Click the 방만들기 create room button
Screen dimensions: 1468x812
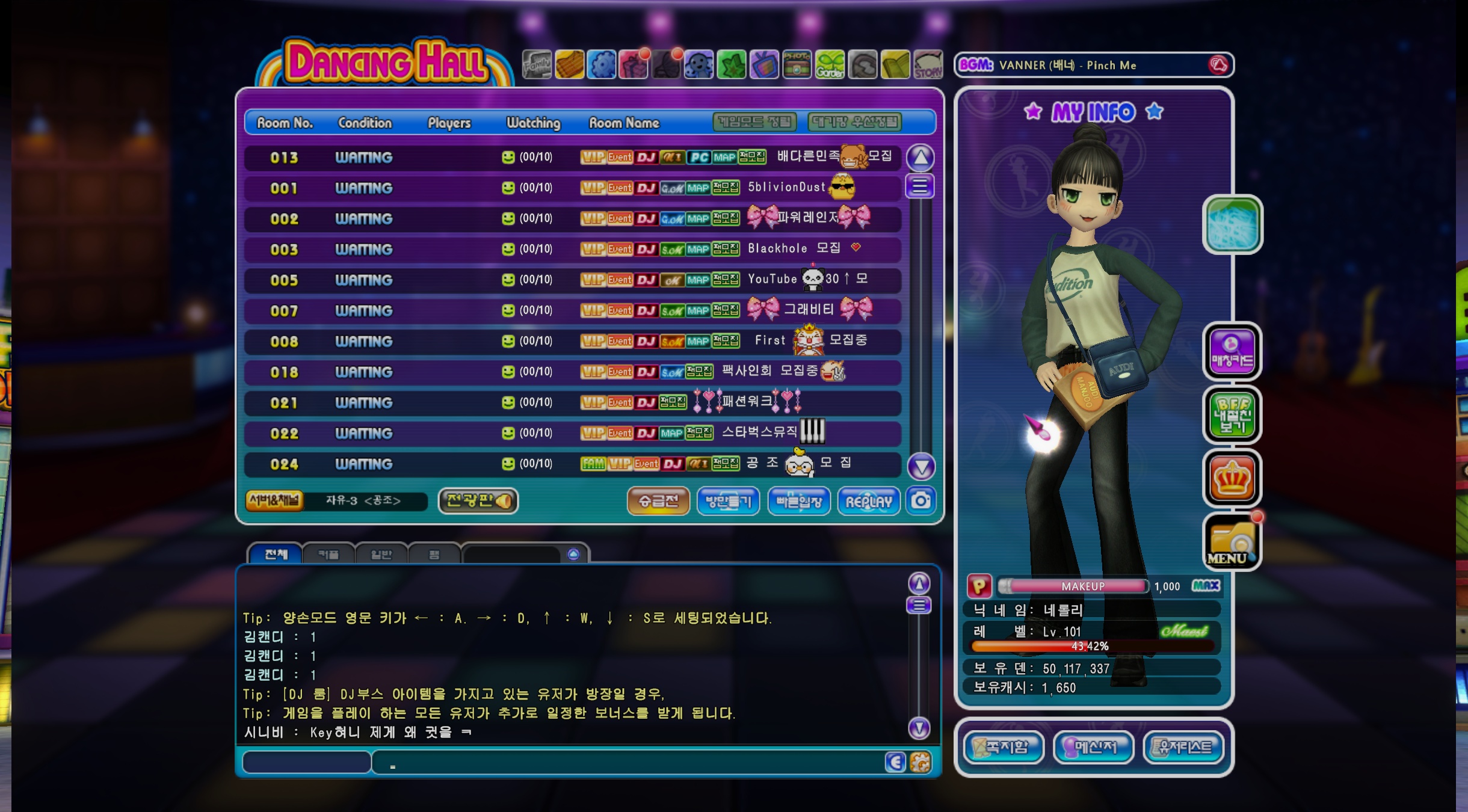(x=728, y=501)
